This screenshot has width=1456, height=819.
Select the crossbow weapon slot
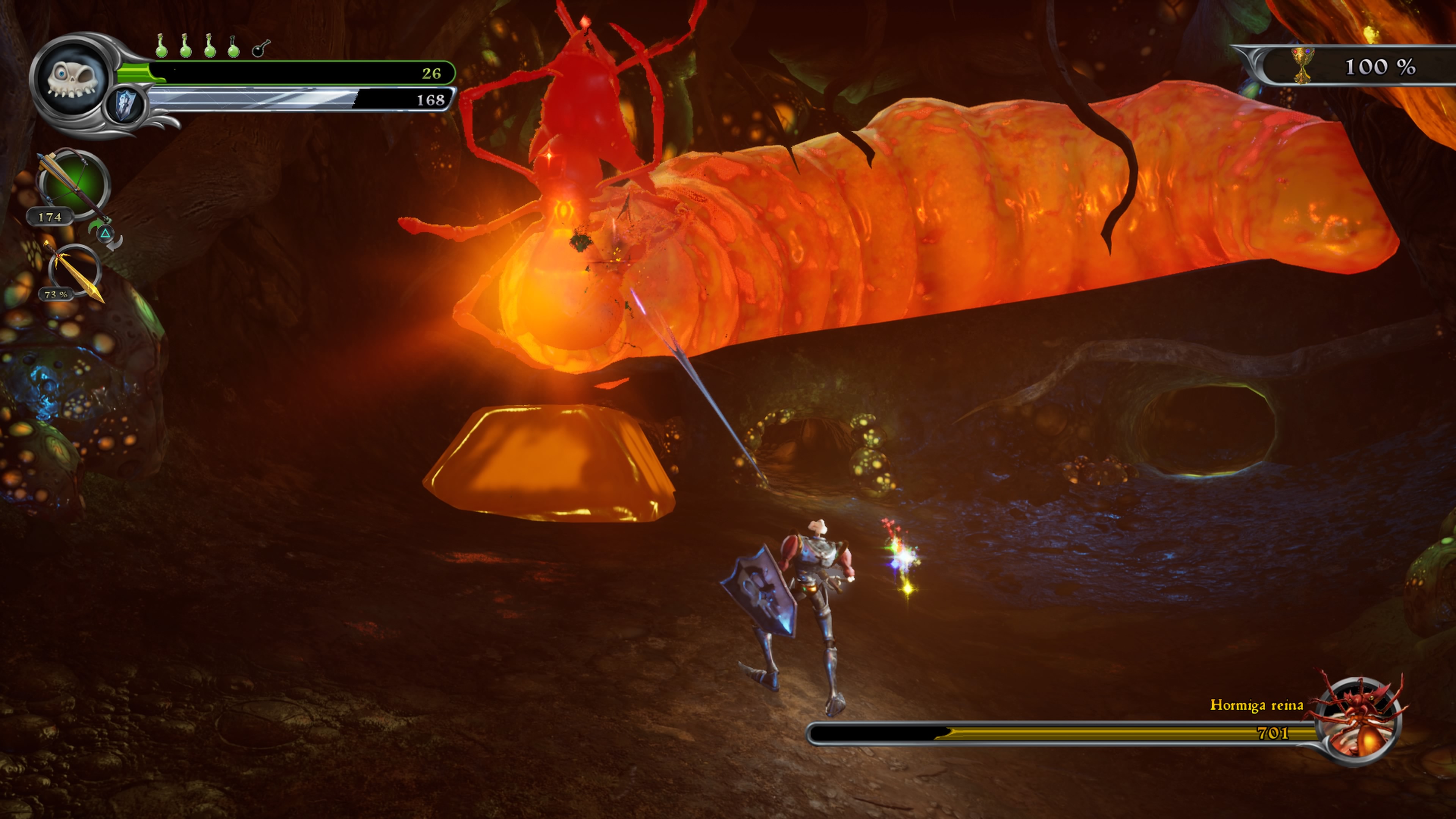point(74,183)
